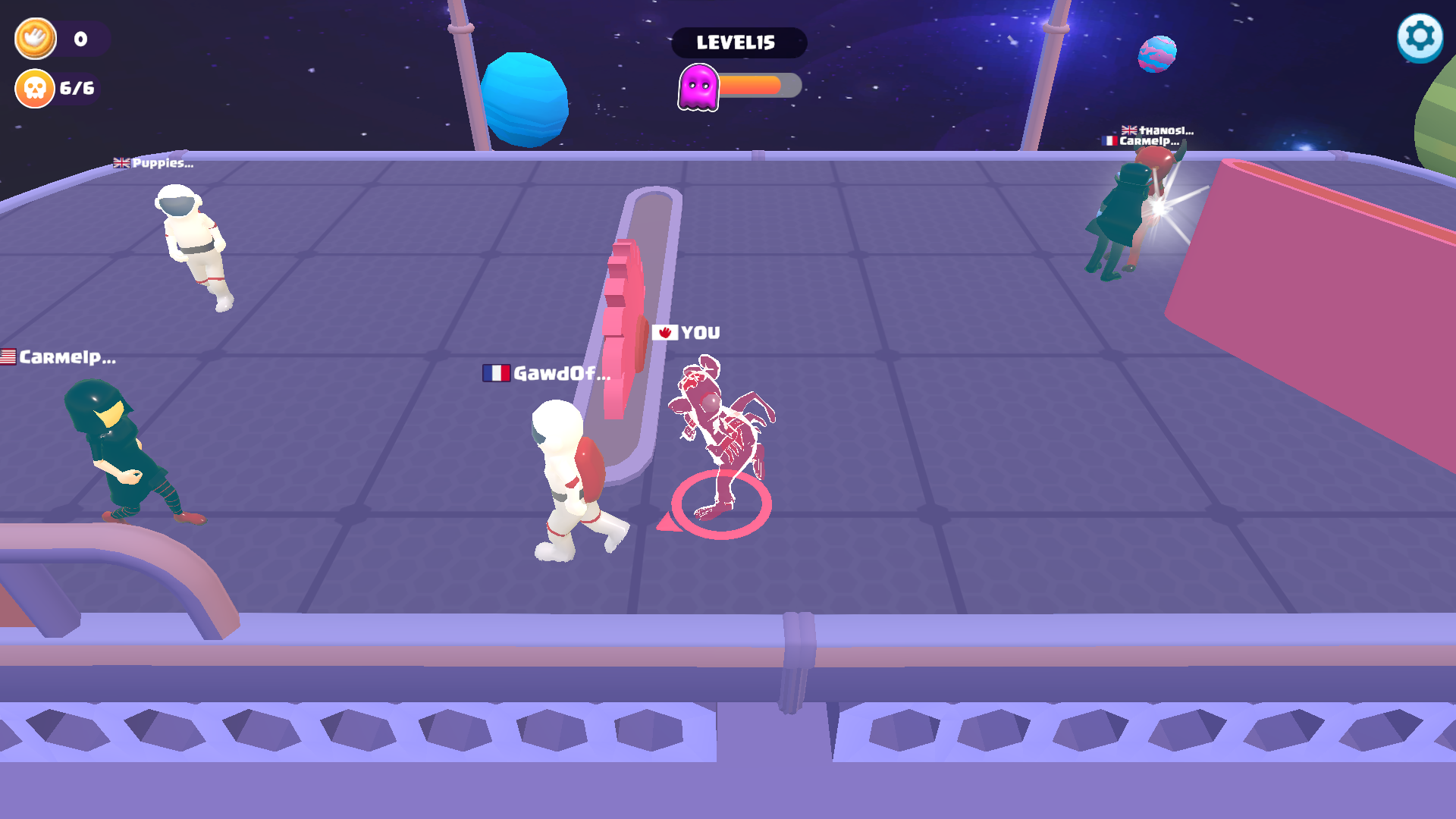
Task: Click the golden hand currency icon
Action: click(x=34, y=38)
